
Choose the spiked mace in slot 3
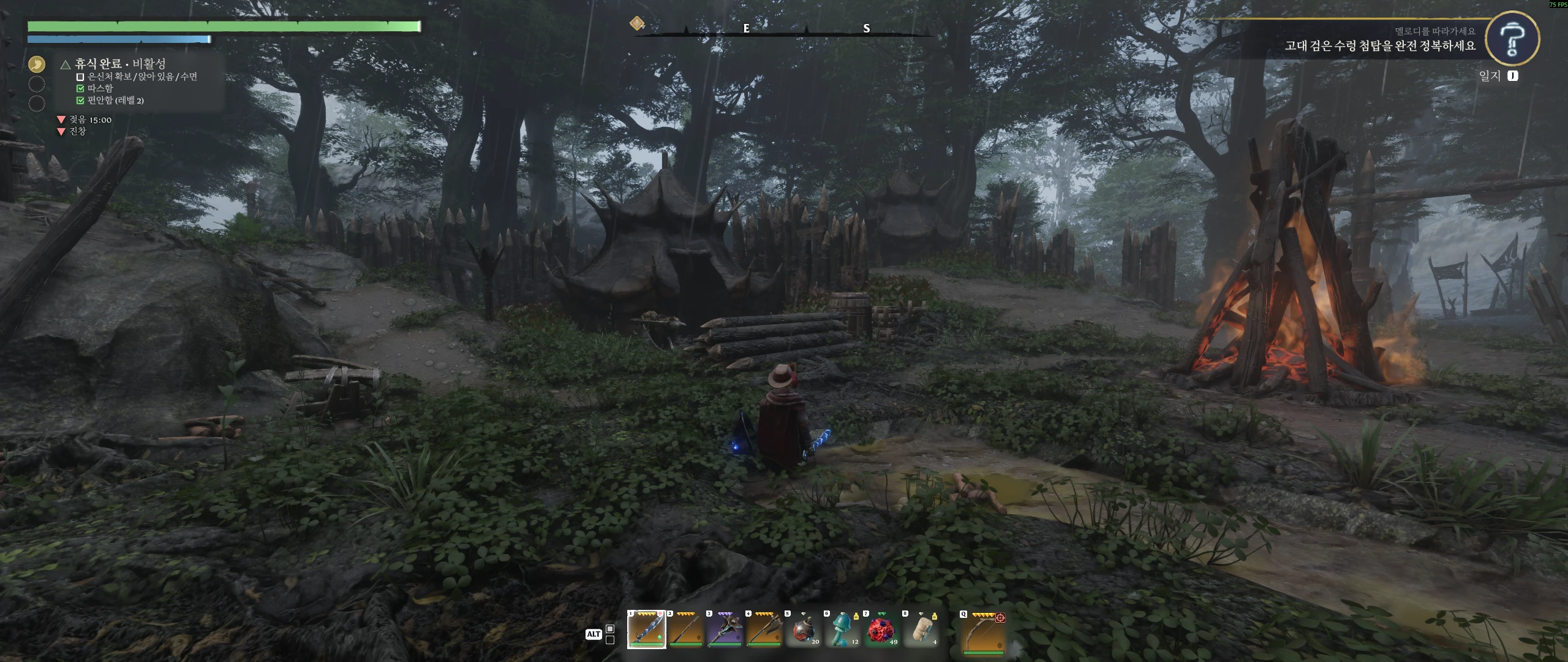click(725, 630)
